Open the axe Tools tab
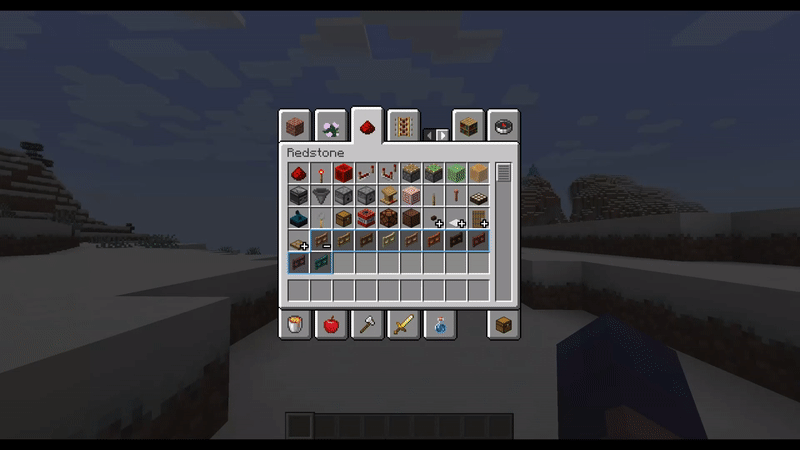Screen dimensions: 800x450 point(367,324)
